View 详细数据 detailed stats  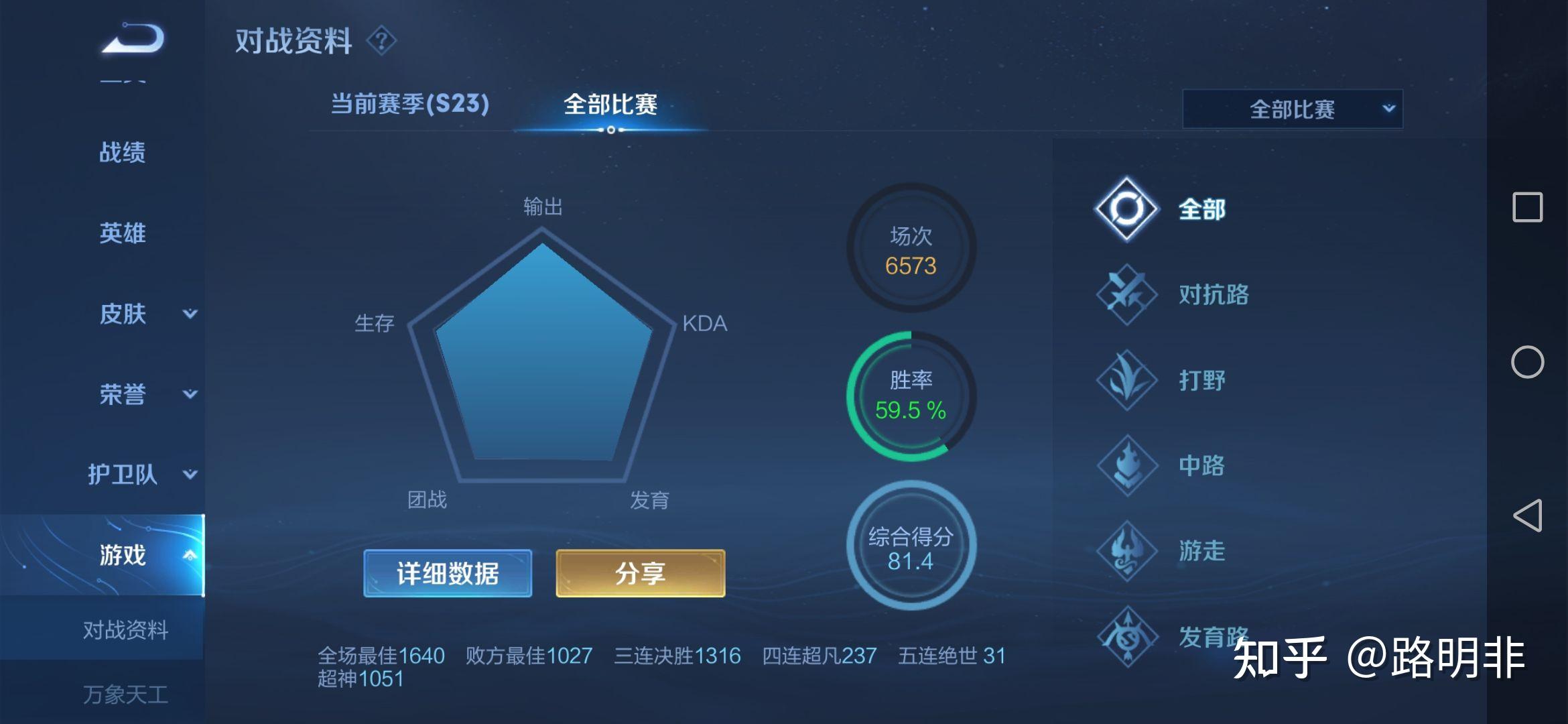click(x=448, y=574)
